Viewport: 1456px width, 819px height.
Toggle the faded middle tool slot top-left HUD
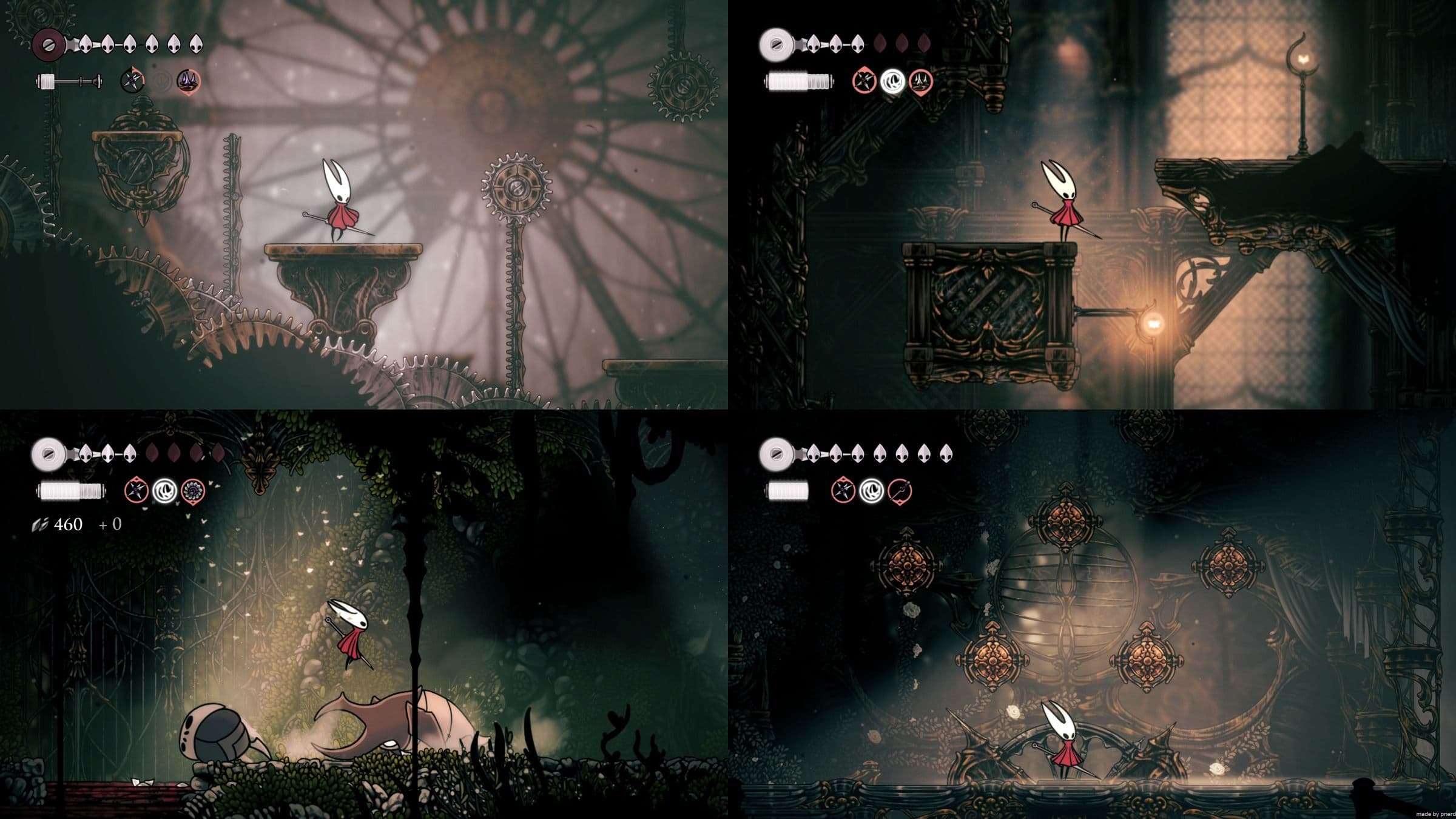point(162,79)
